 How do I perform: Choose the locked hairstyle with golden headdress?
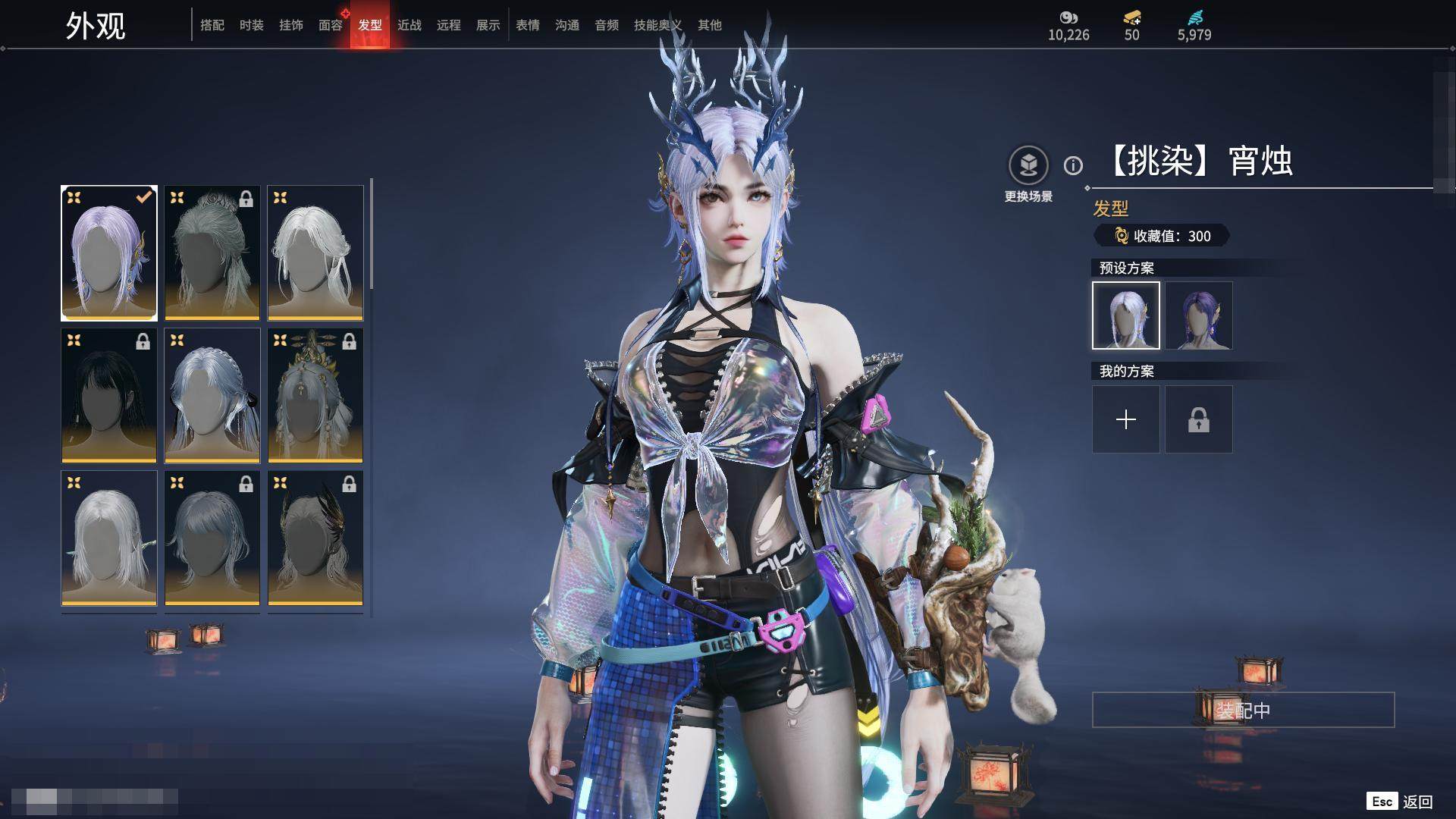(315, 395)
